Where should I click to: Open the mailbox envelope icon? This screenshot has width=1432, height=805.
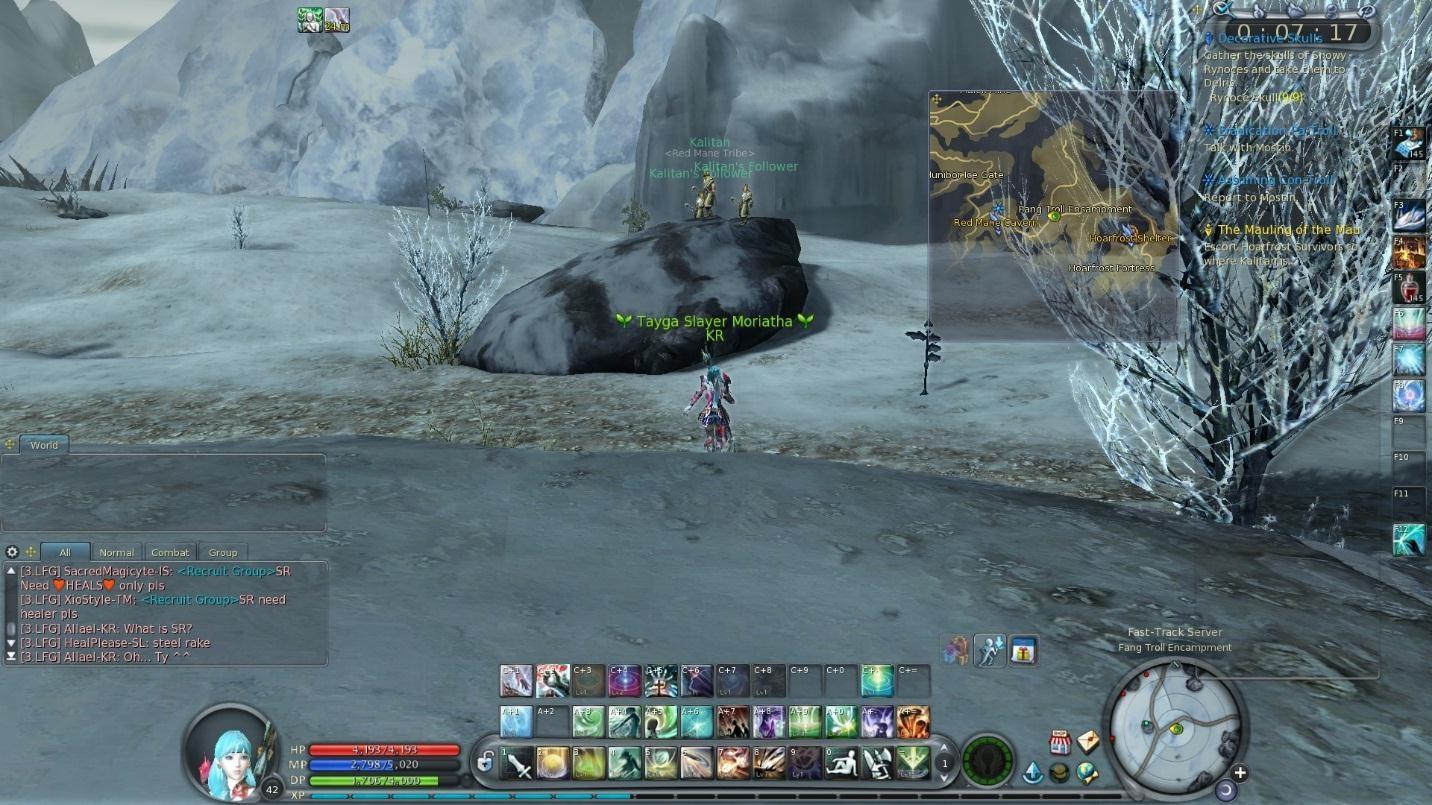click(x=1087, y=741)
